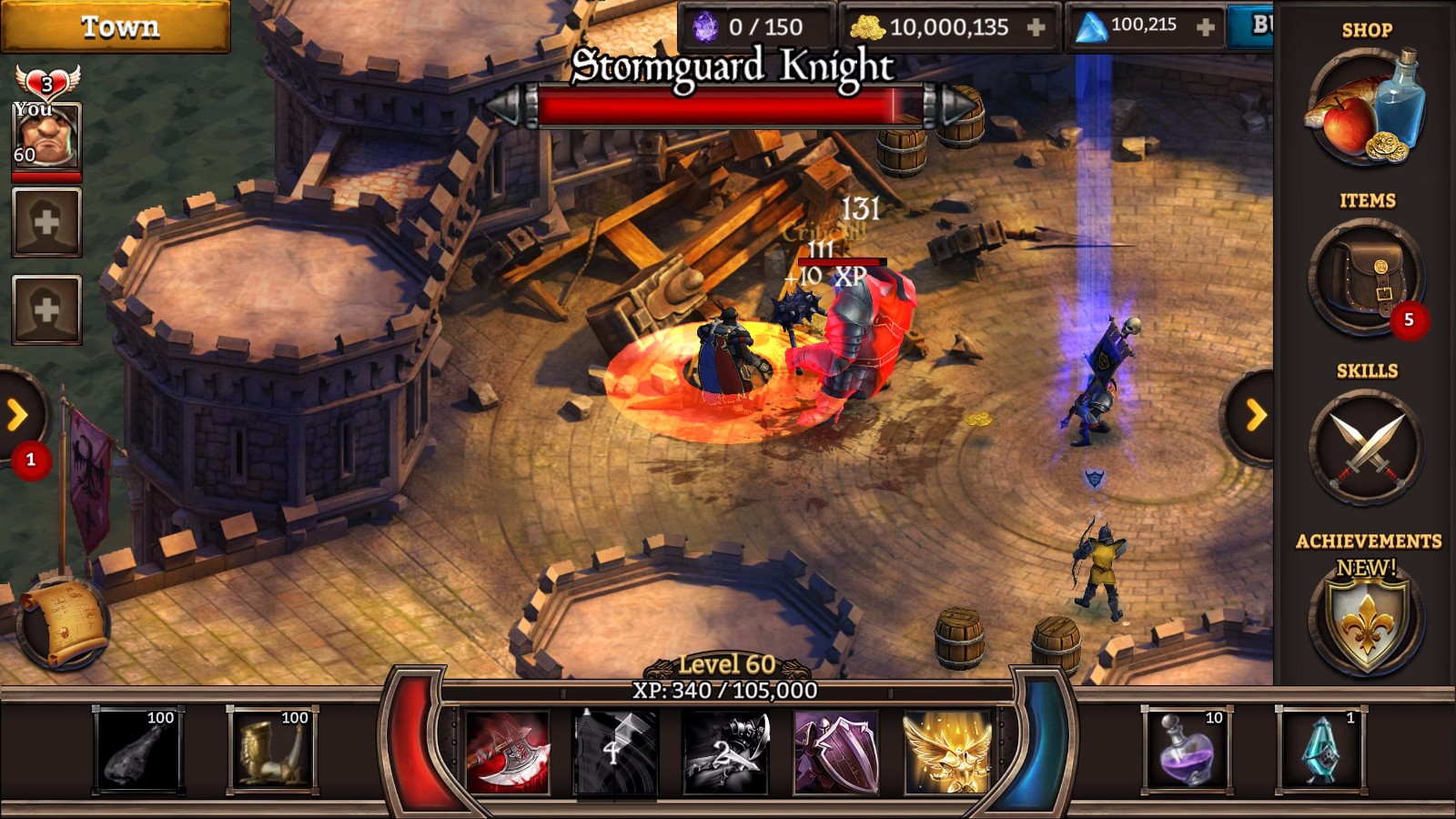
Task: Activate the red axe attack skill
Action: click(x=508, y=753)
